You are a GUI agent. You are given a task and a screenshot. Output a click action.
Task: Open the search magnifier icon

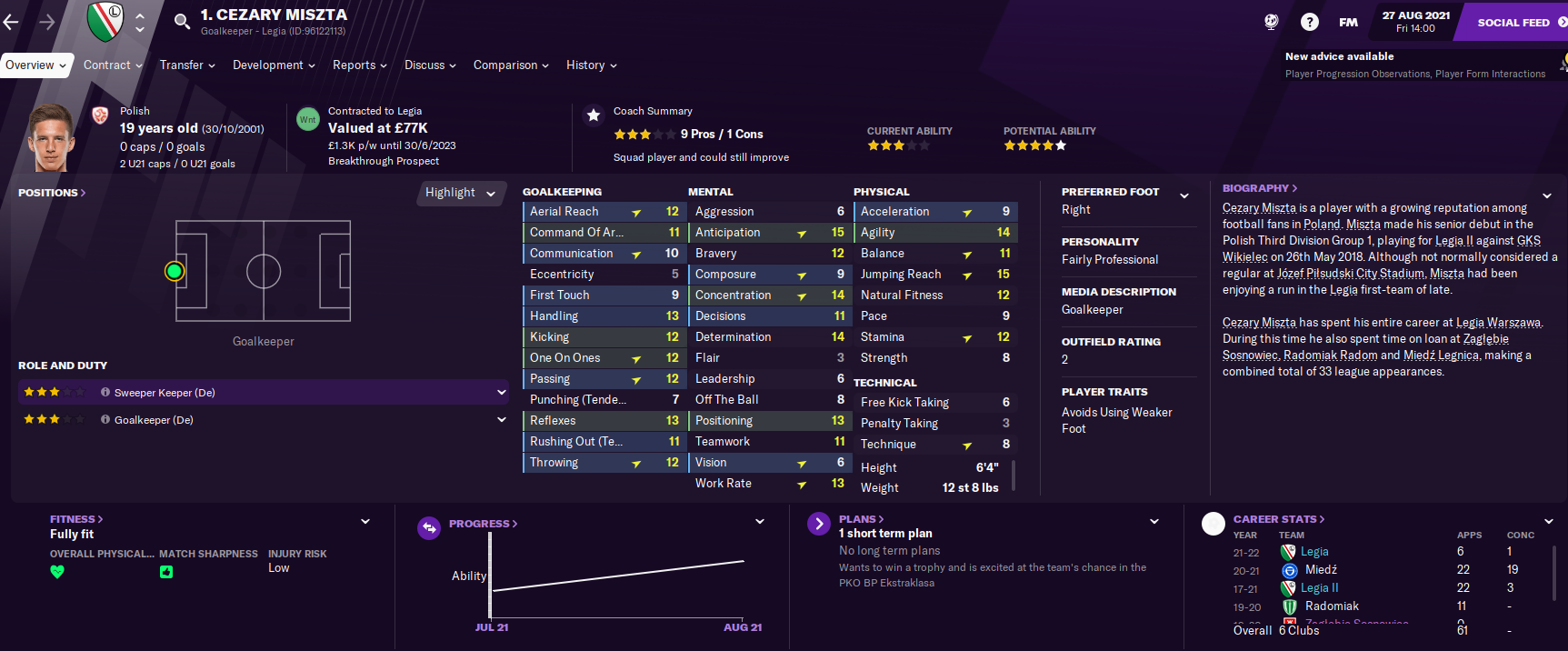tap(182, 21)
